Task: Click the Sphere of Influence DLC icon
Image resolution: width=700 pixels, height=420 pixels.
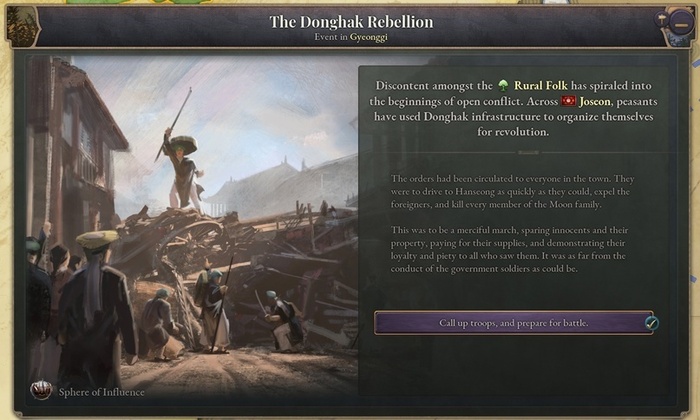Action: [x=41, y=391]
